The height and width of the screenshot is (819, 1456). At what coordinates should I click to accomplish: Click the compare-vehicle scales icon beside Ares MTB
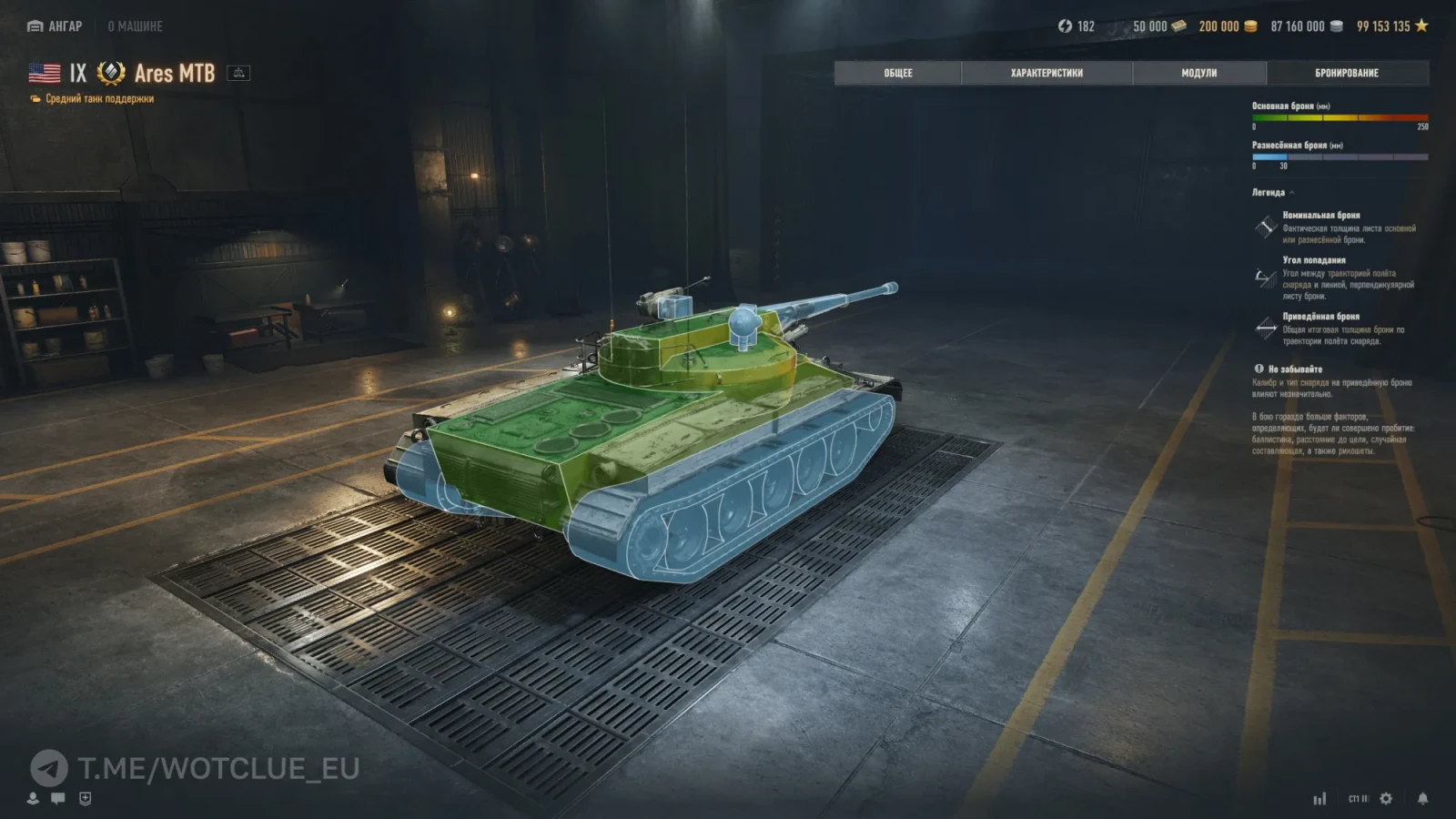(238, 73)
